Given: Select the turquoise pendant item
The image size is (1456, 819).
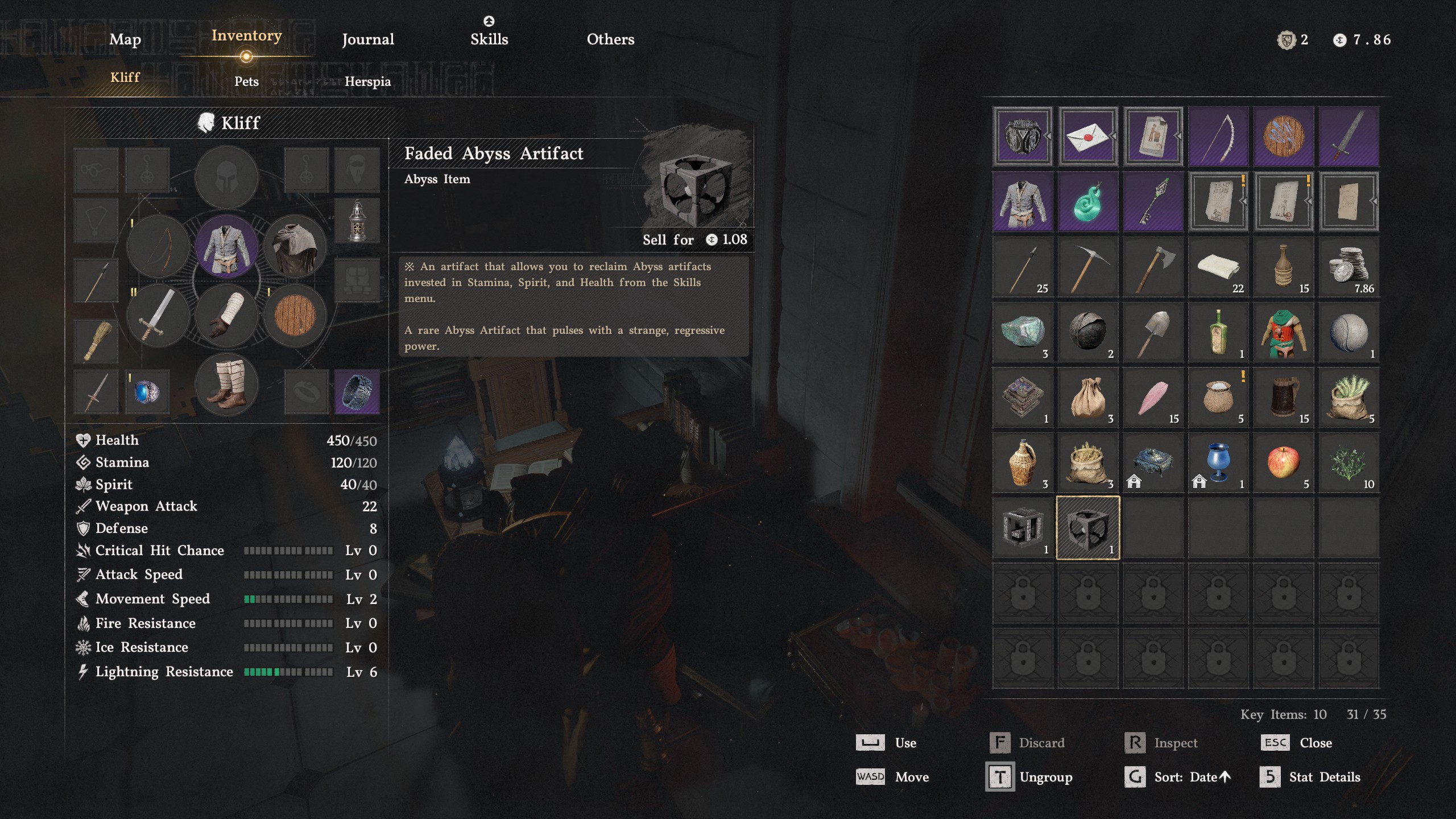Looking at the screenshot, I should tap(1087, 201).
